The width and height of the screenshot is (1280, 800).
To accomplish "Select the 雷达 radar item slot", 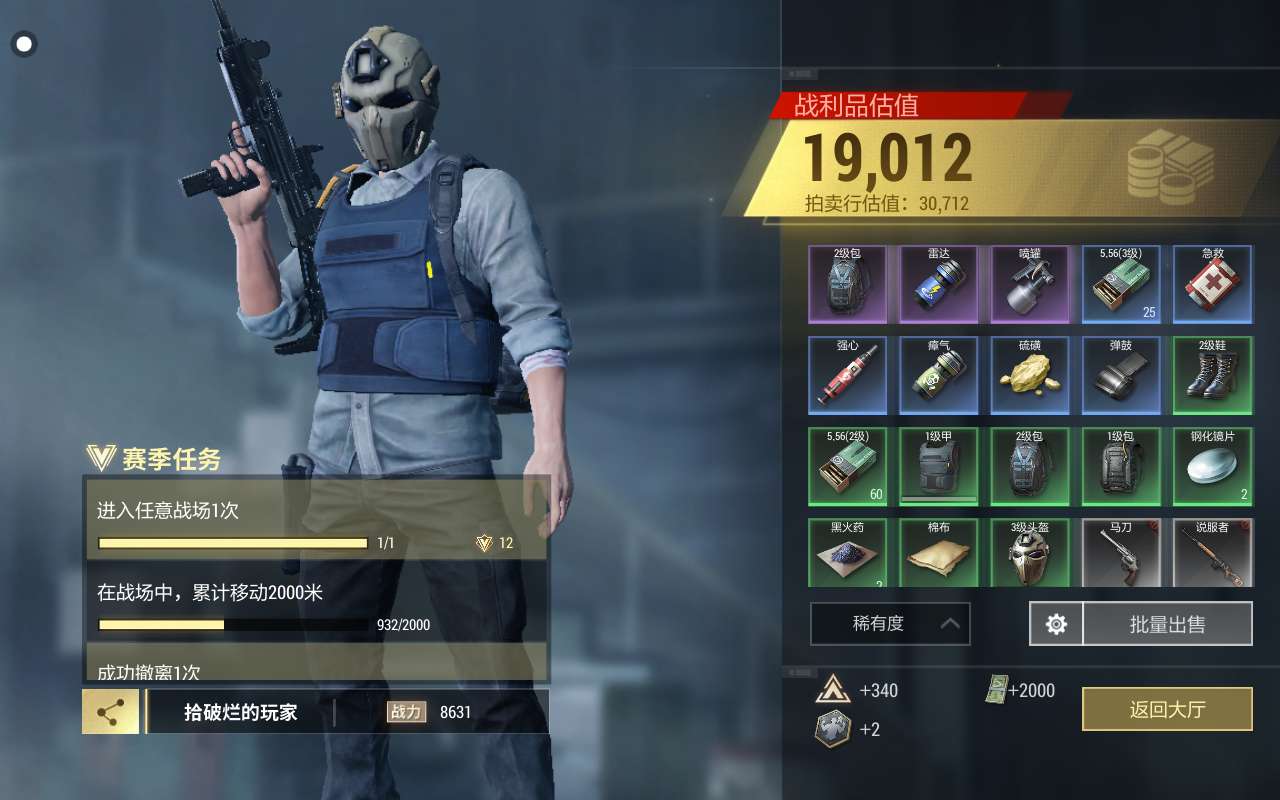I will (x=938, y=284).
